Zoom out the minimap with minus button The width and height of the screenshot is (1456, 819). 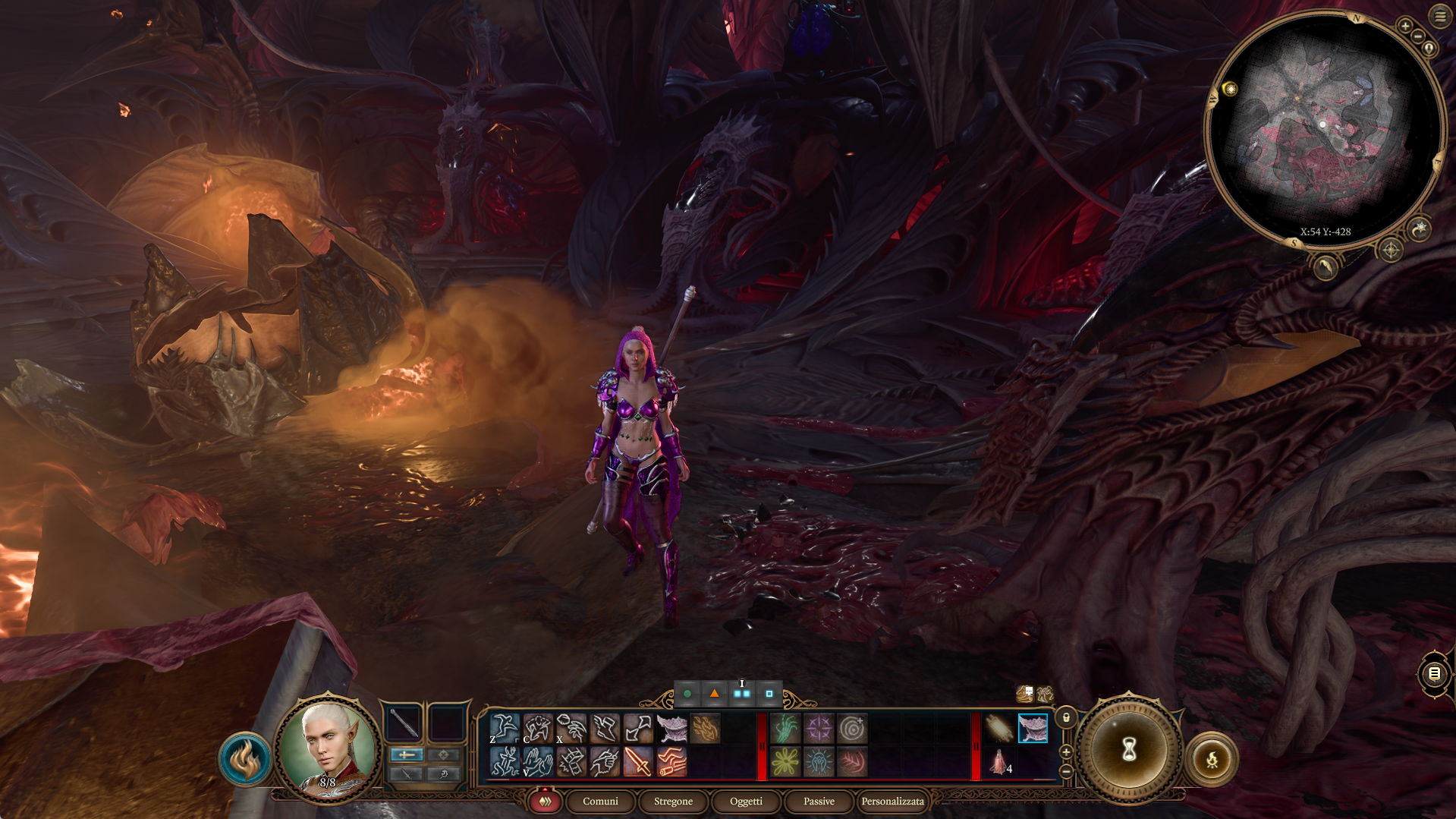click(x=1418, y=36)
